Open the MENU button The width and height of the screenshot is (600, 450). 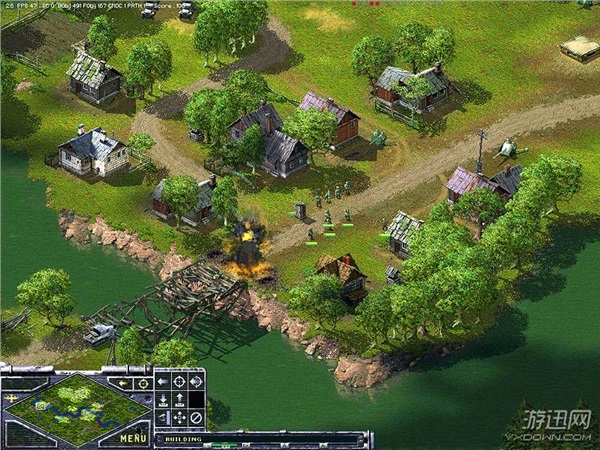[x=134, y=438]
